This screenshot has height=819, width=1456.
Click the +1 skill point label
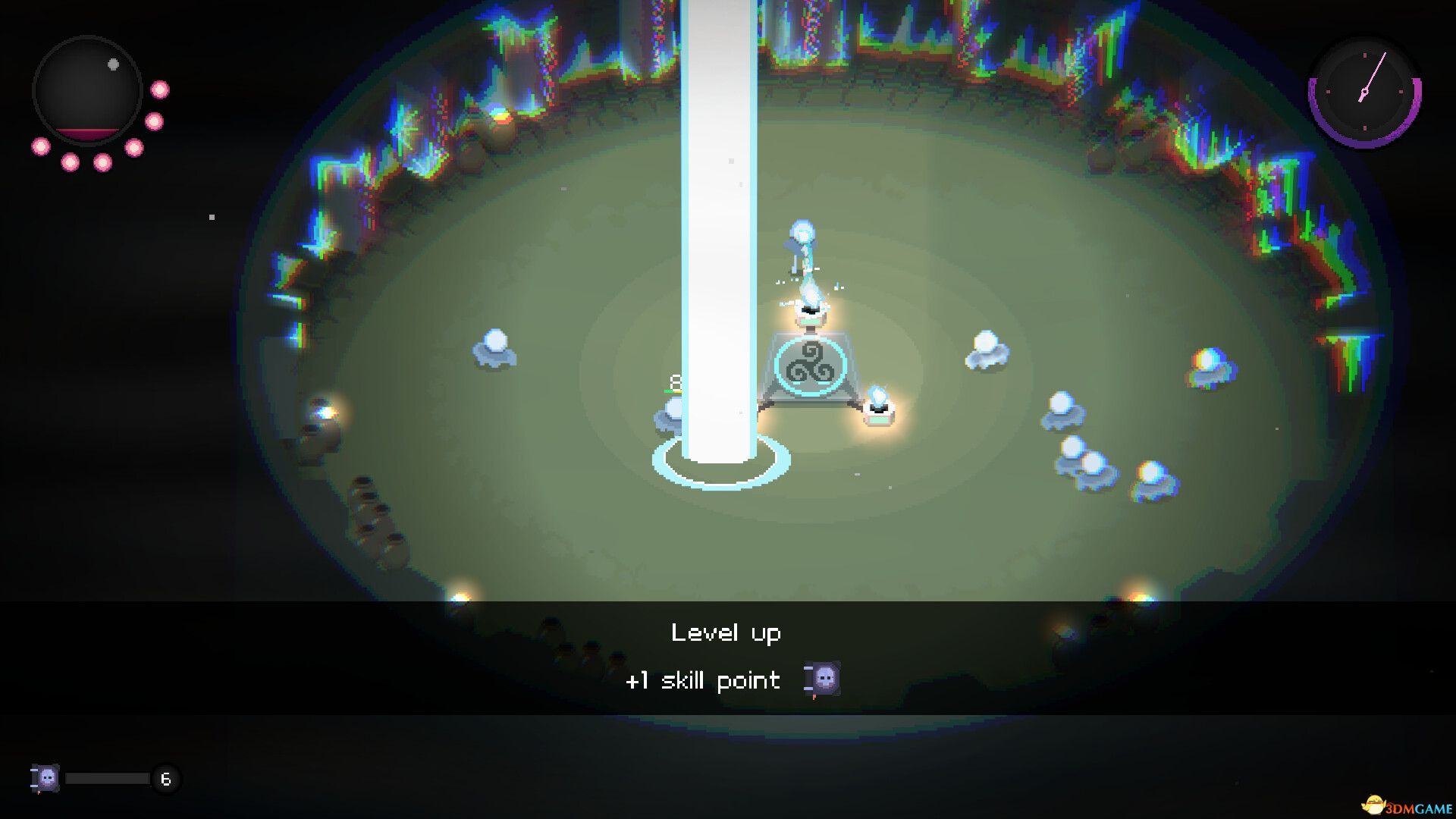pyautogui.click(x=701, y=680)
